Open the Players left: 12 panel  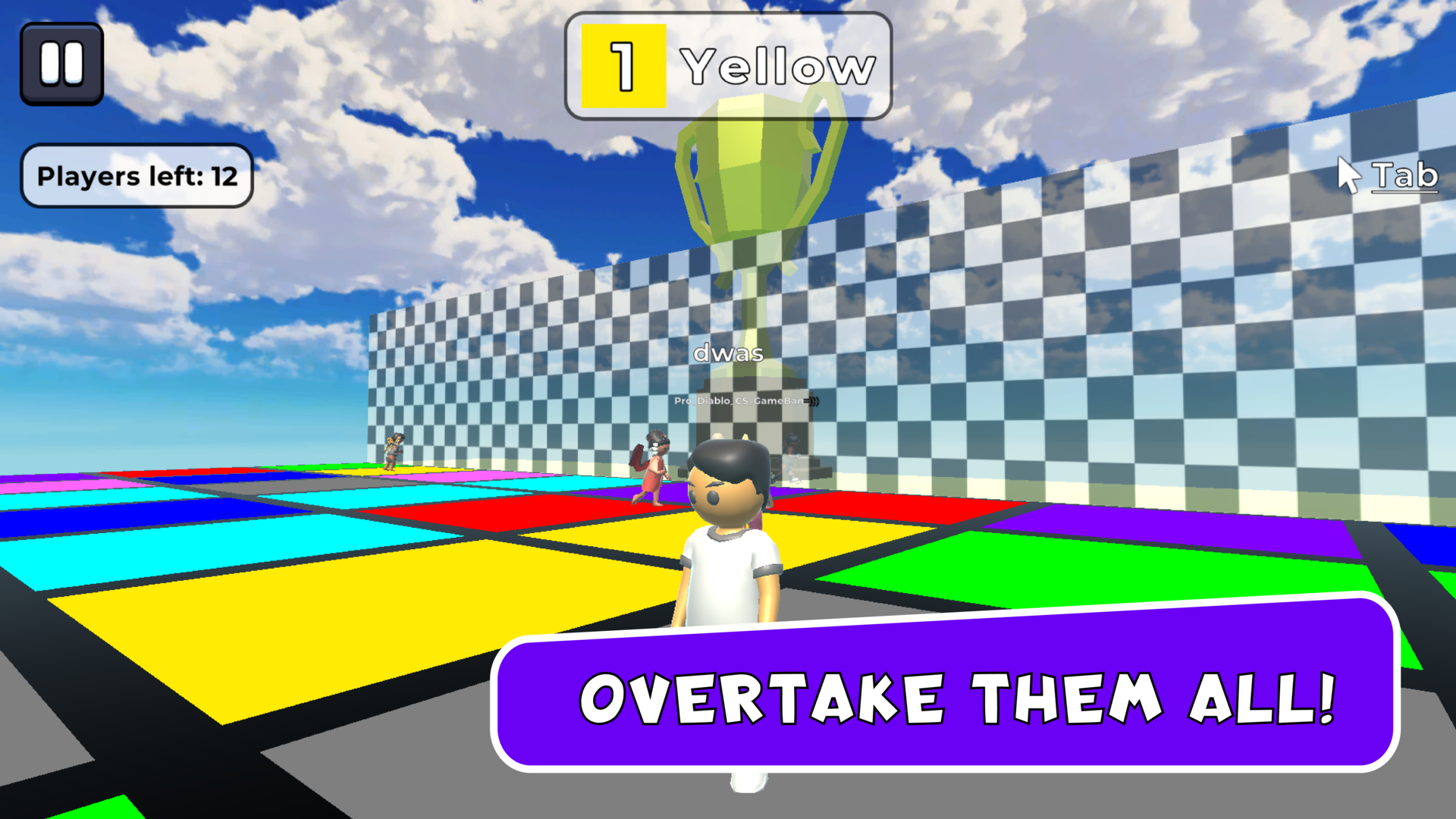coord(136,176)
